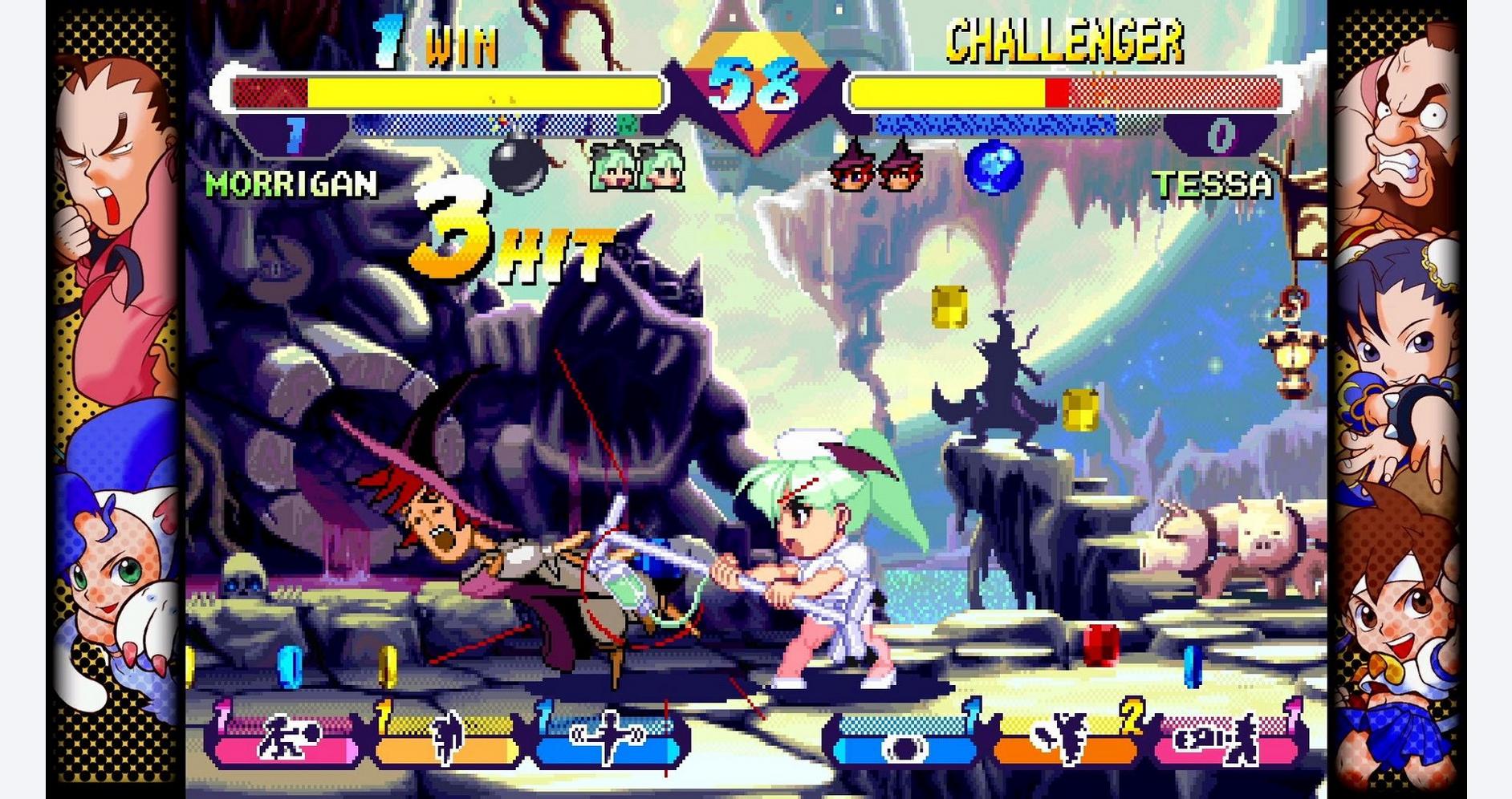Viewport: 1512px width, 799px height.
Task: Click Tessa's pink special move gauge
Action: coord(1226,740)
